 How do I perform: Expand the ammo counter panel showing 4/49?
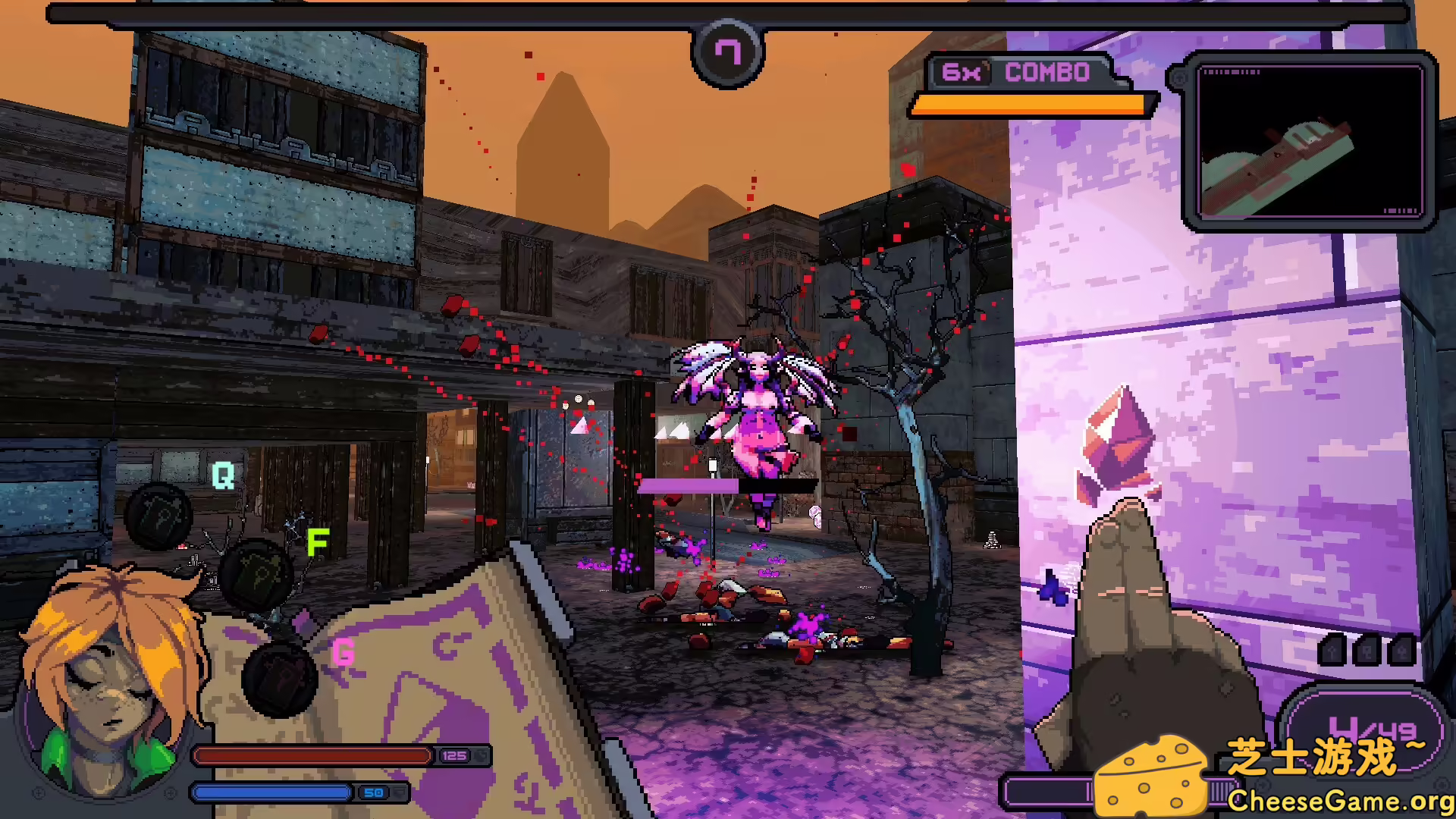(x=1365, y=728)
